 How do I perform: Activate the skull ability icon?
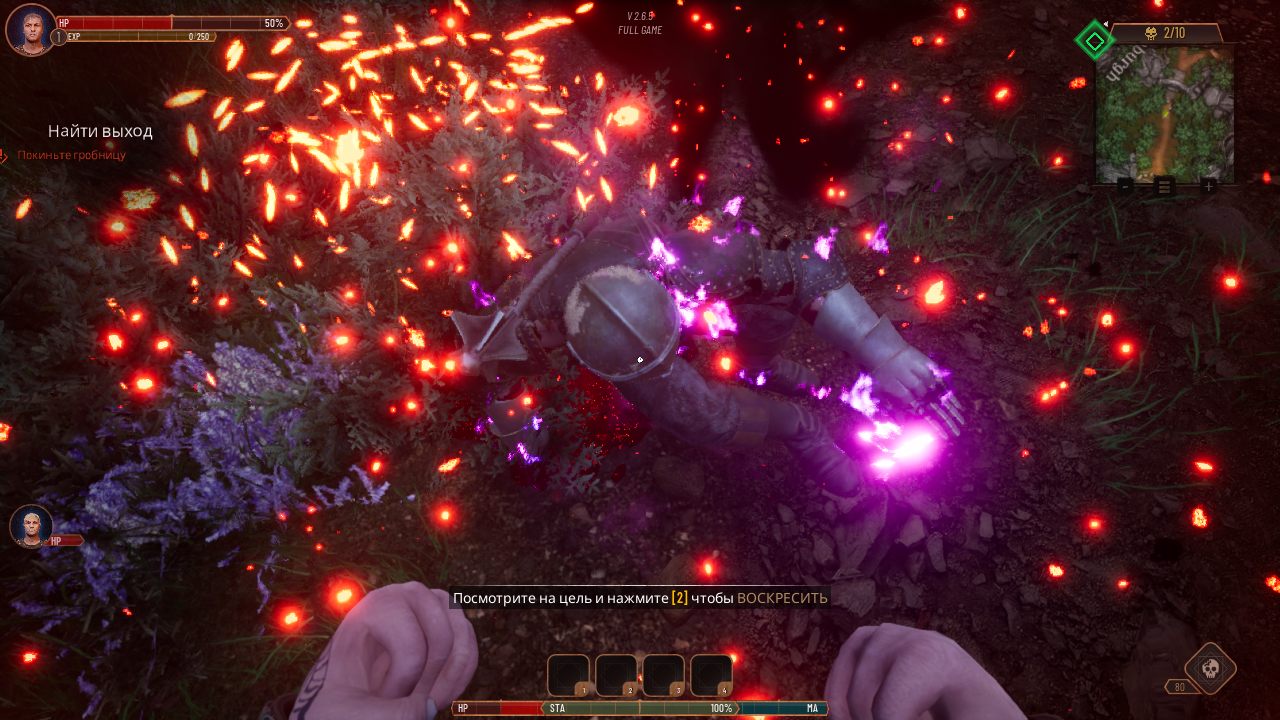(1209, 668)
